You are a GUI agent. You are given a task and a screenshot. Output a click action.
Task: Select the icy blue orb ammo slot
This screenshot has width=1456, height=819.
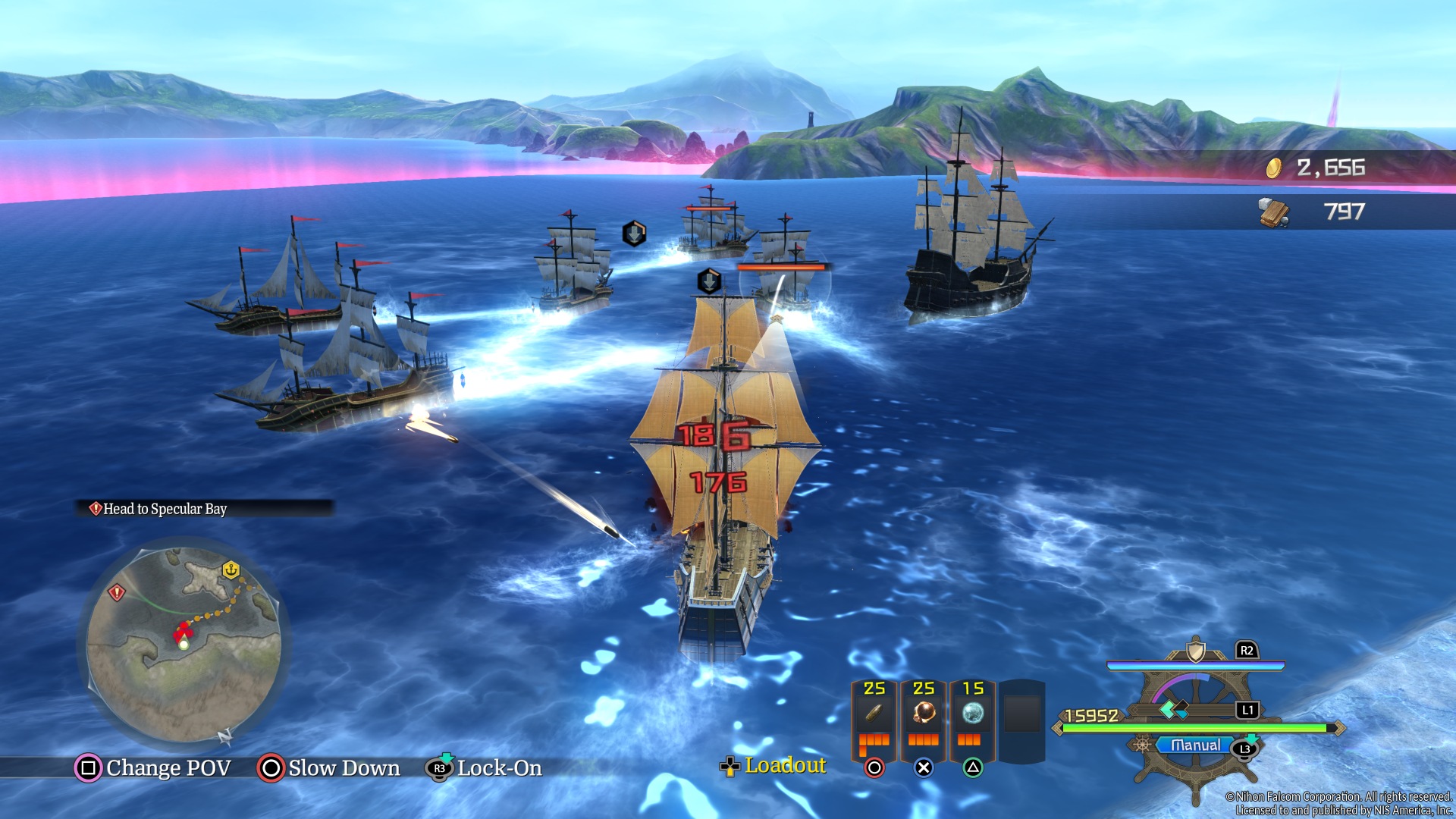pyautogui.click(x=973, y=713)
